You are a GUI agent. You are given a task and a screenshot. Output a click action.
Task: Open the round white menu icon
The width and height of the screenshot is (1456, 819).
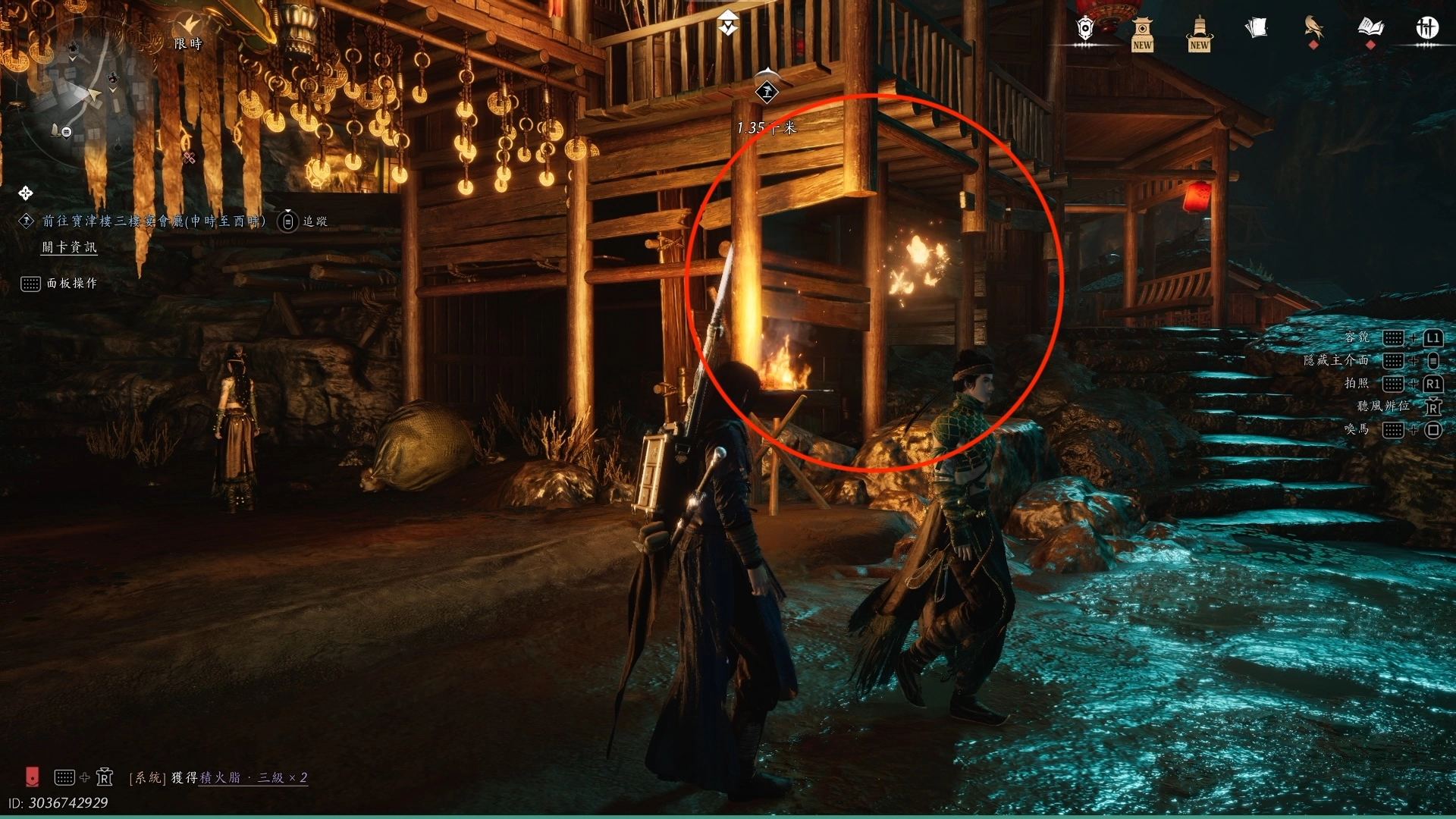(x=1427, y=29)
